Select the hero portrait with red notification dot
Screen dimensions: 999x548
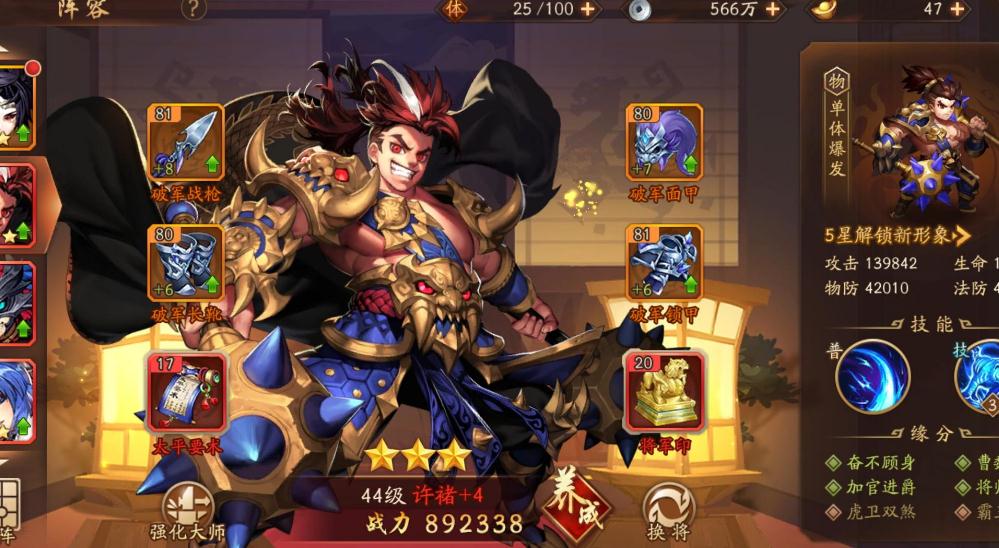coord(15,108)
